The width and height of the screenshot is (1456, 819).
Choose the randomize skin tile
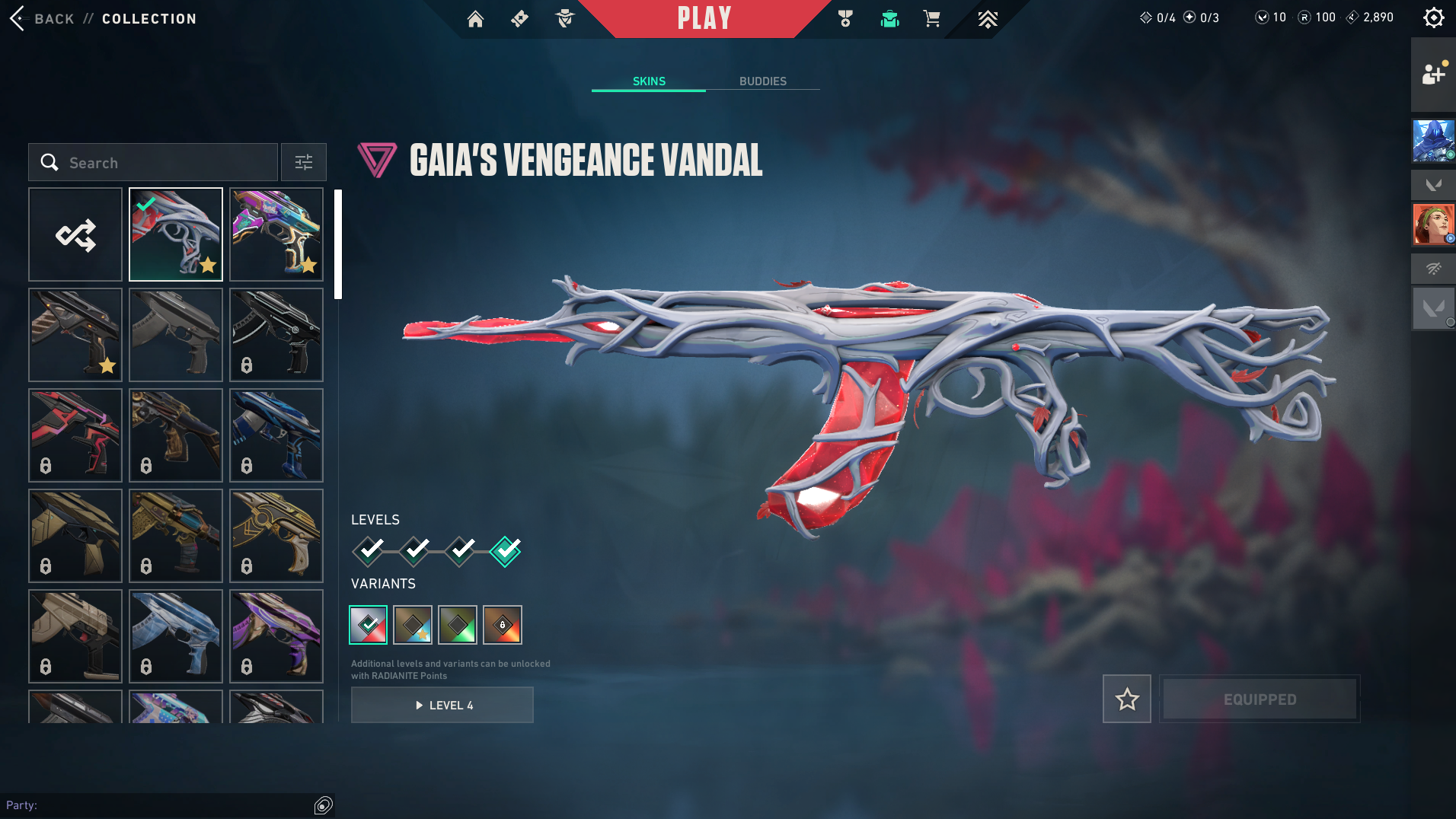(x=75, y=234)
